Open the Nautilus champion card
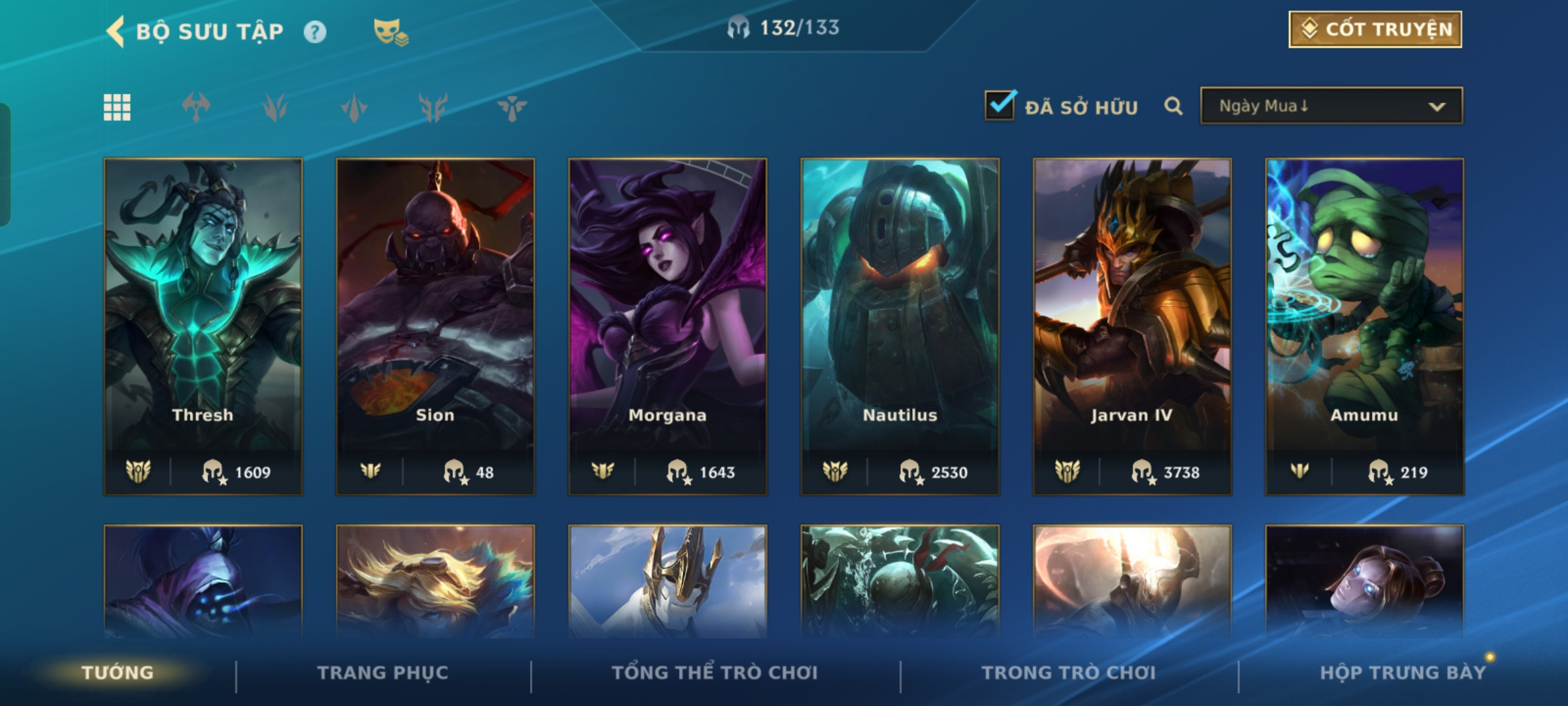Viewport: 1568px width, 706px height. coord(900,326)
